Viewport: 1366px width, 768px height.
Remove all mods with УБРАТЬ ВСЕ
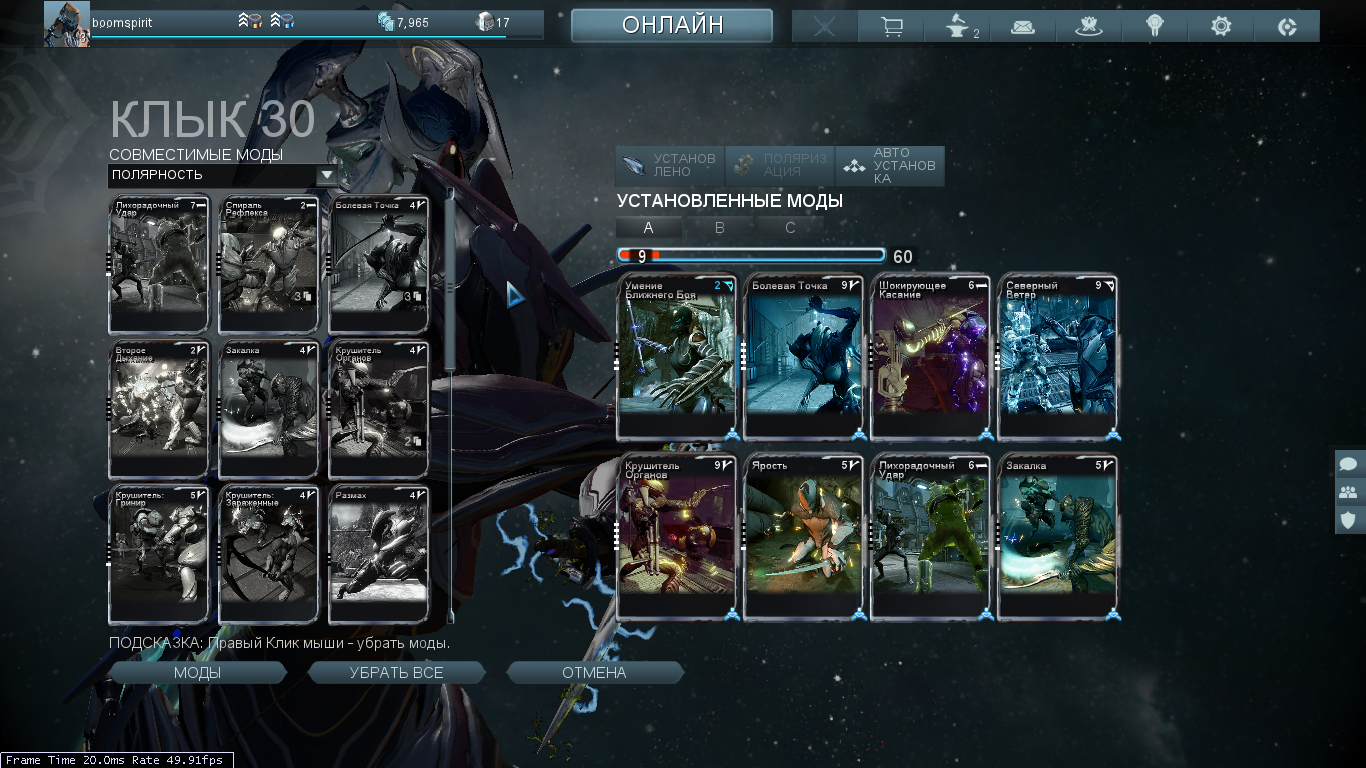(396, 673)
